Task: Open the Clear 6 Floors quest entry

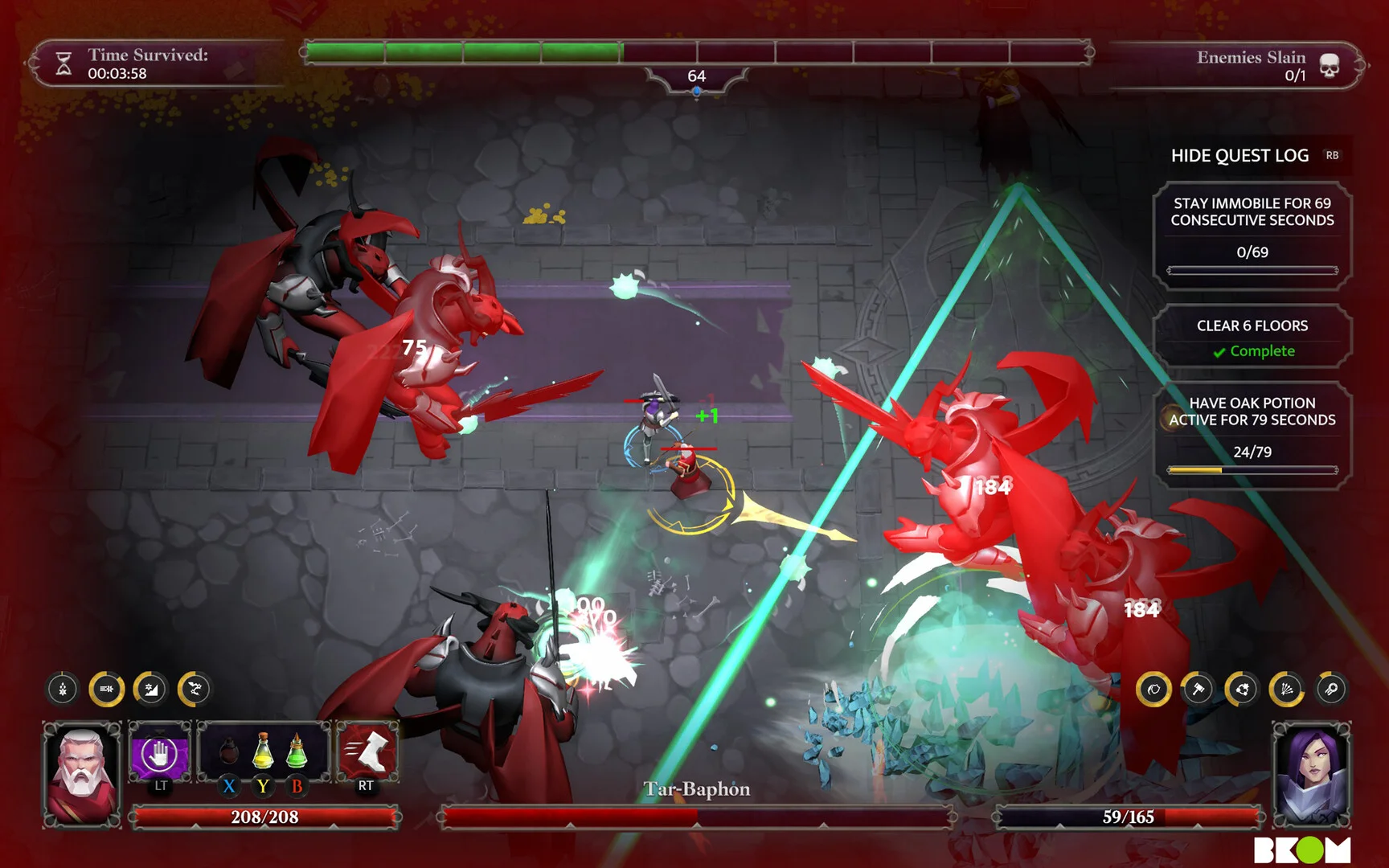Action: pos(1252,337)
